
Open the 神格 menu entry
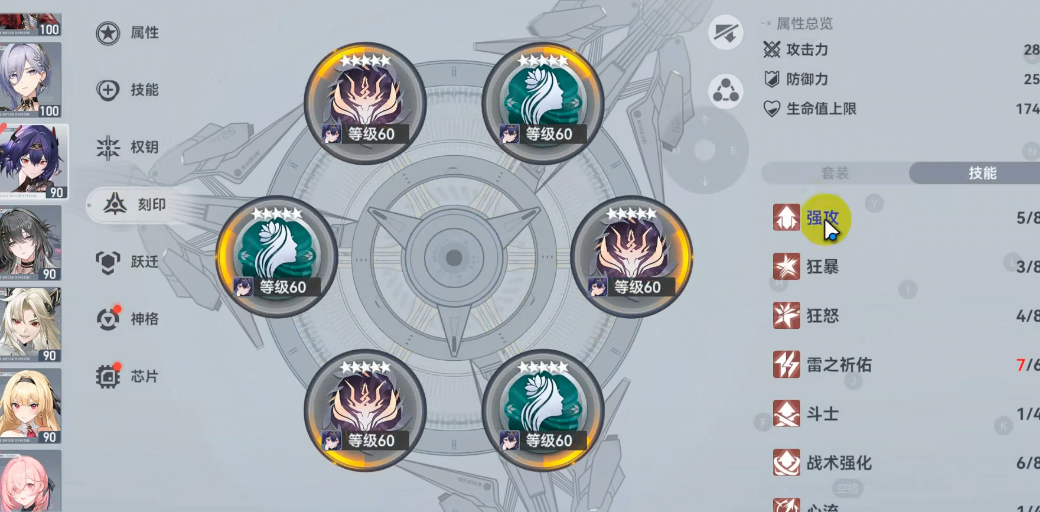point(128,319)
